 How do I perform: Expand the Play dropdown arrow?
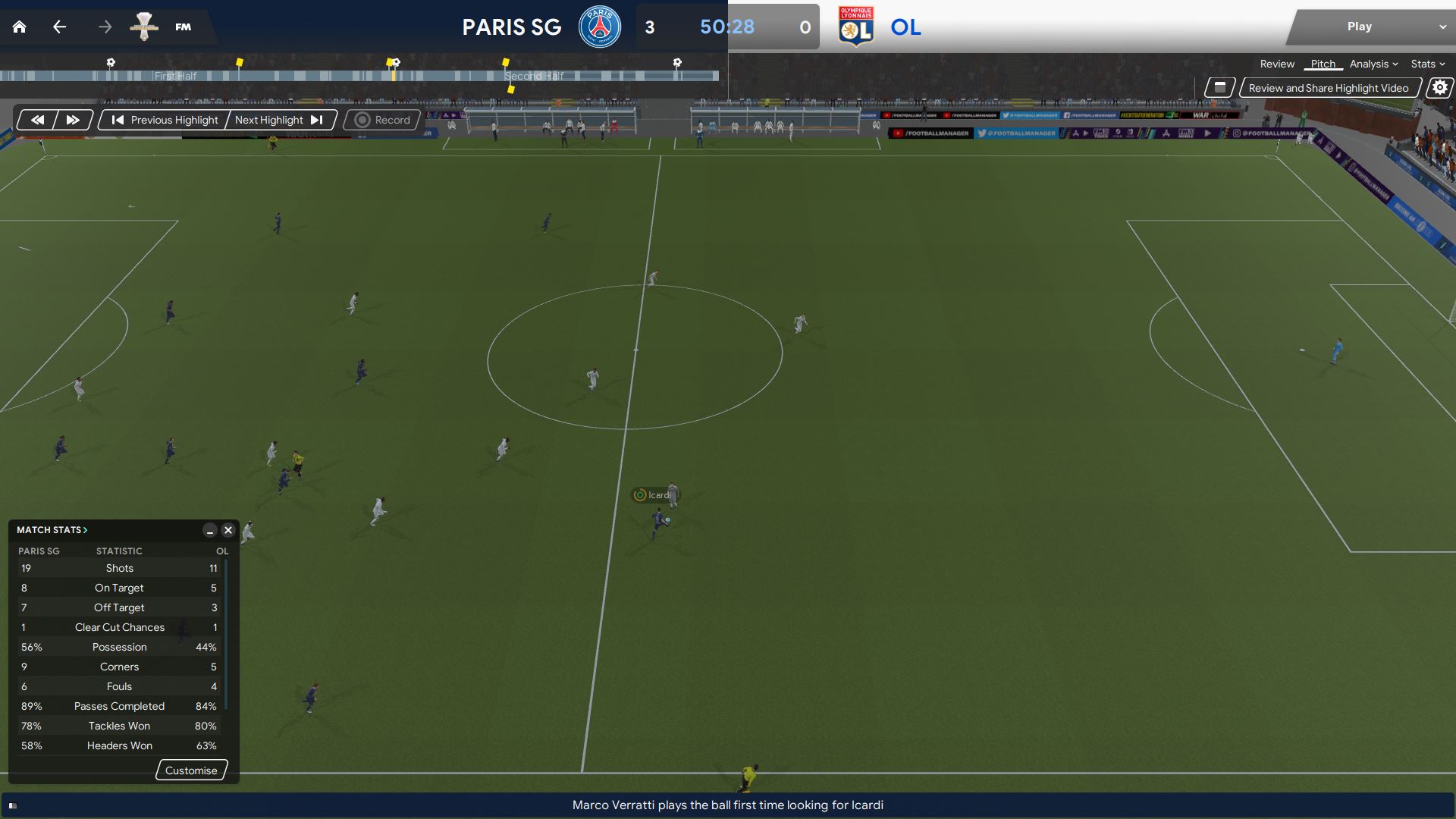coord(1442,27)
